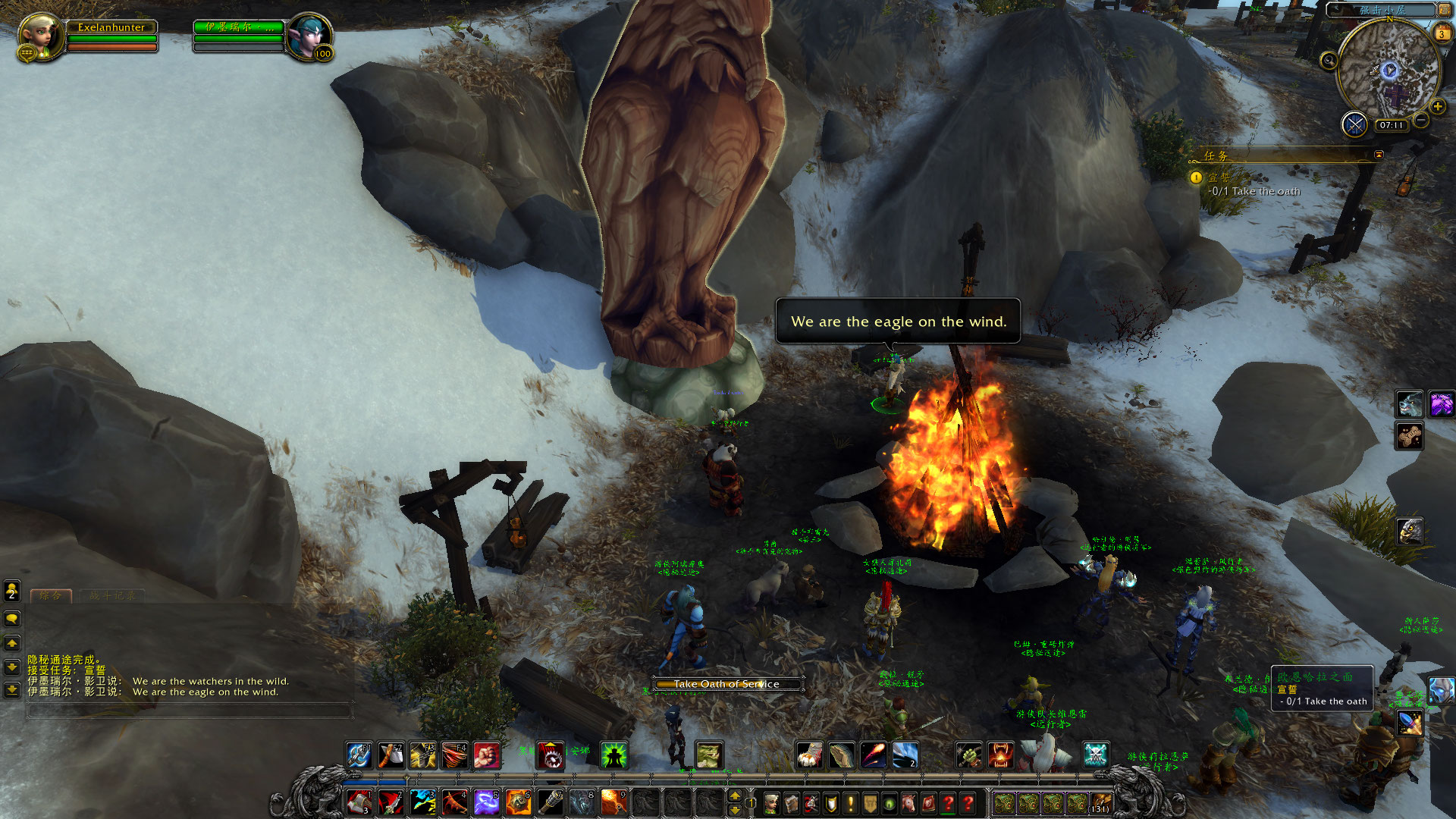Open the social friends button showing 2
Viewport: 1456px width, 819px height.
12,590
